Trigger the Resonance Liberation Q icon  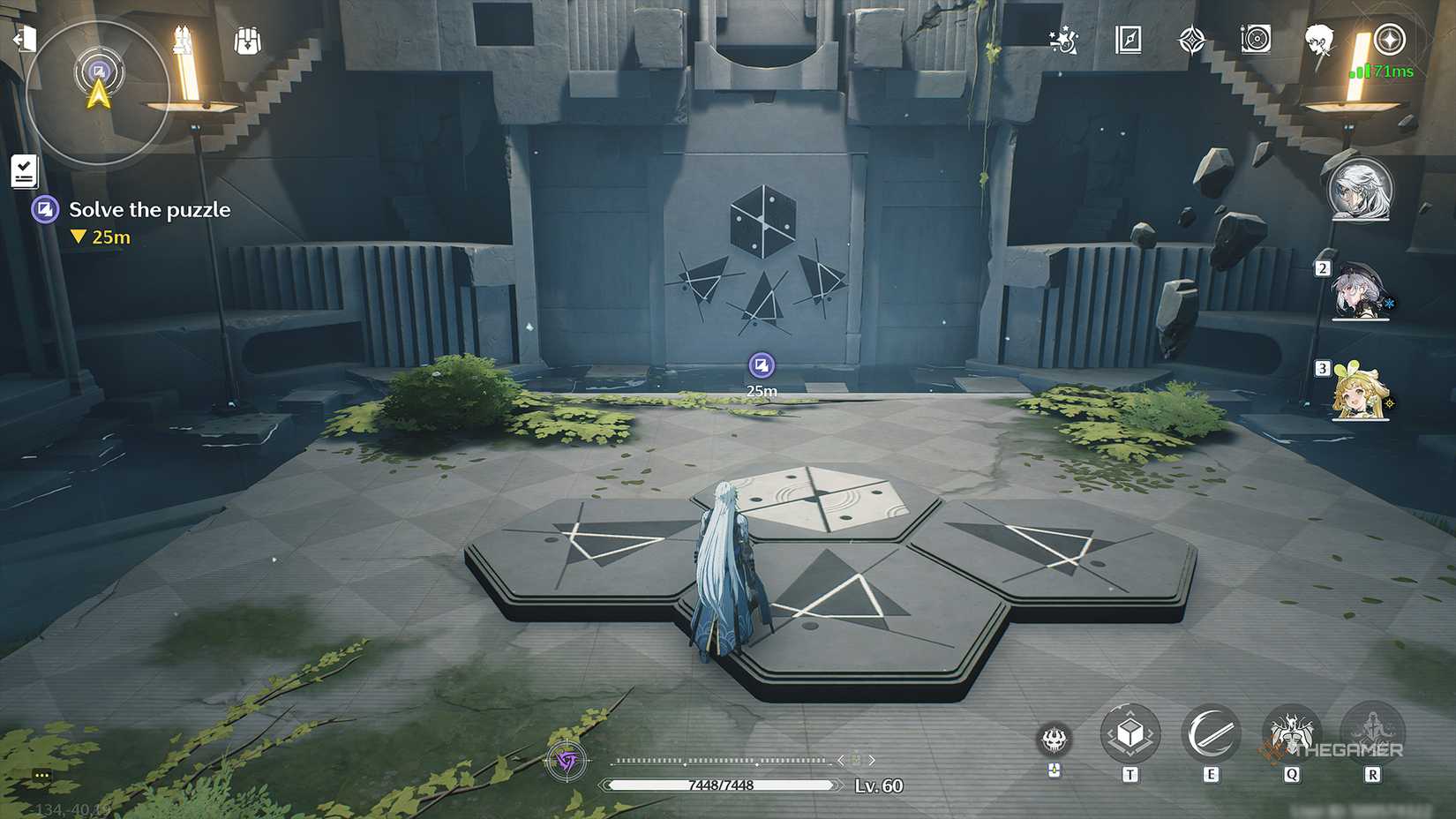tap(1291, 733)
